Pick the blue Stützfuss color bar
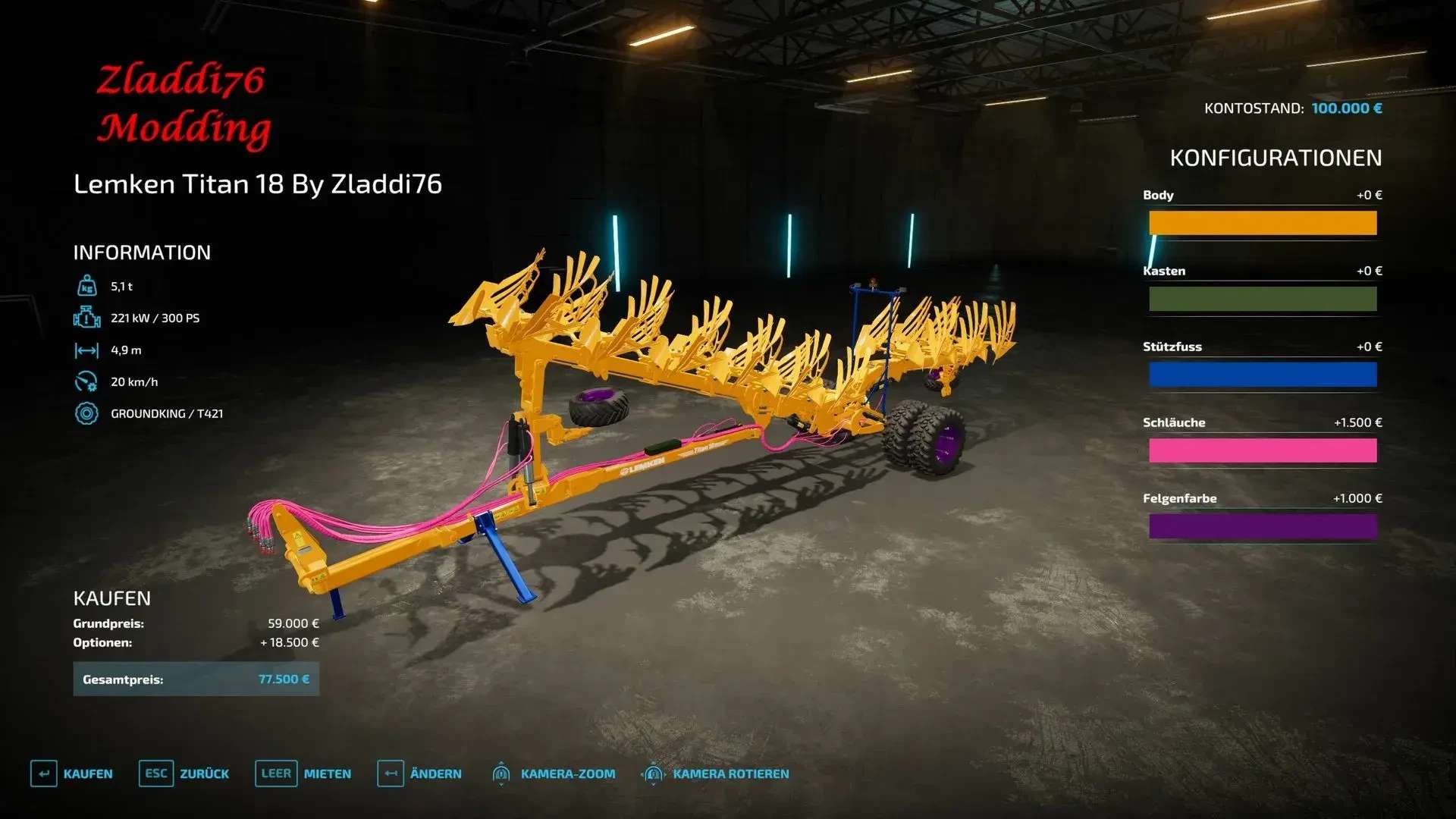The height and width of the screenshot is (819, 1456). pyautogui.click(x=1262, y=375)
